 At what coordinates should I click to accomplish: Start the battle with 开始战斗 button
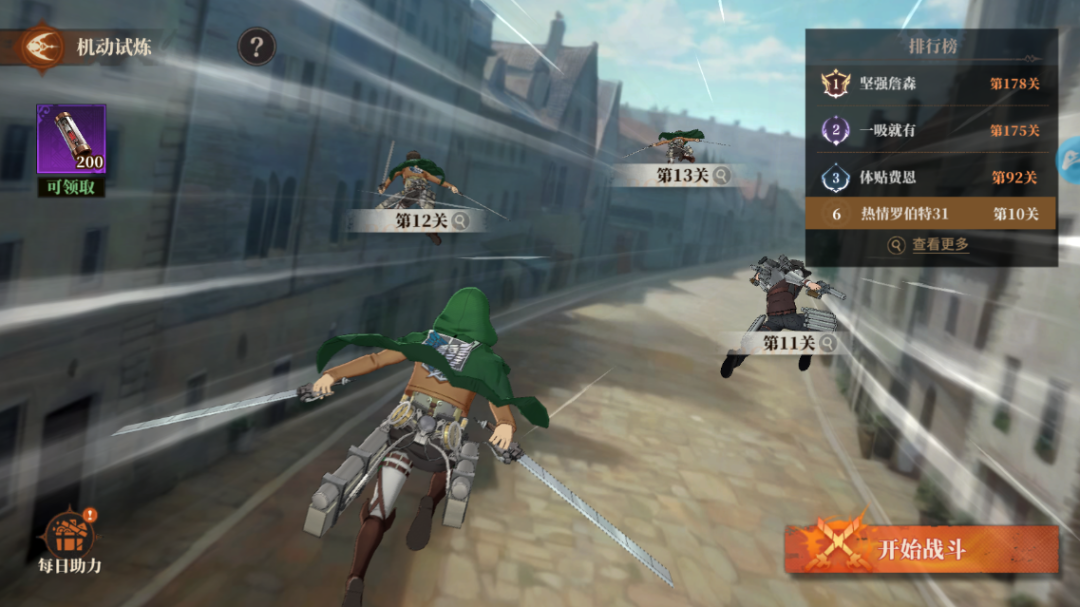[920, 549]
